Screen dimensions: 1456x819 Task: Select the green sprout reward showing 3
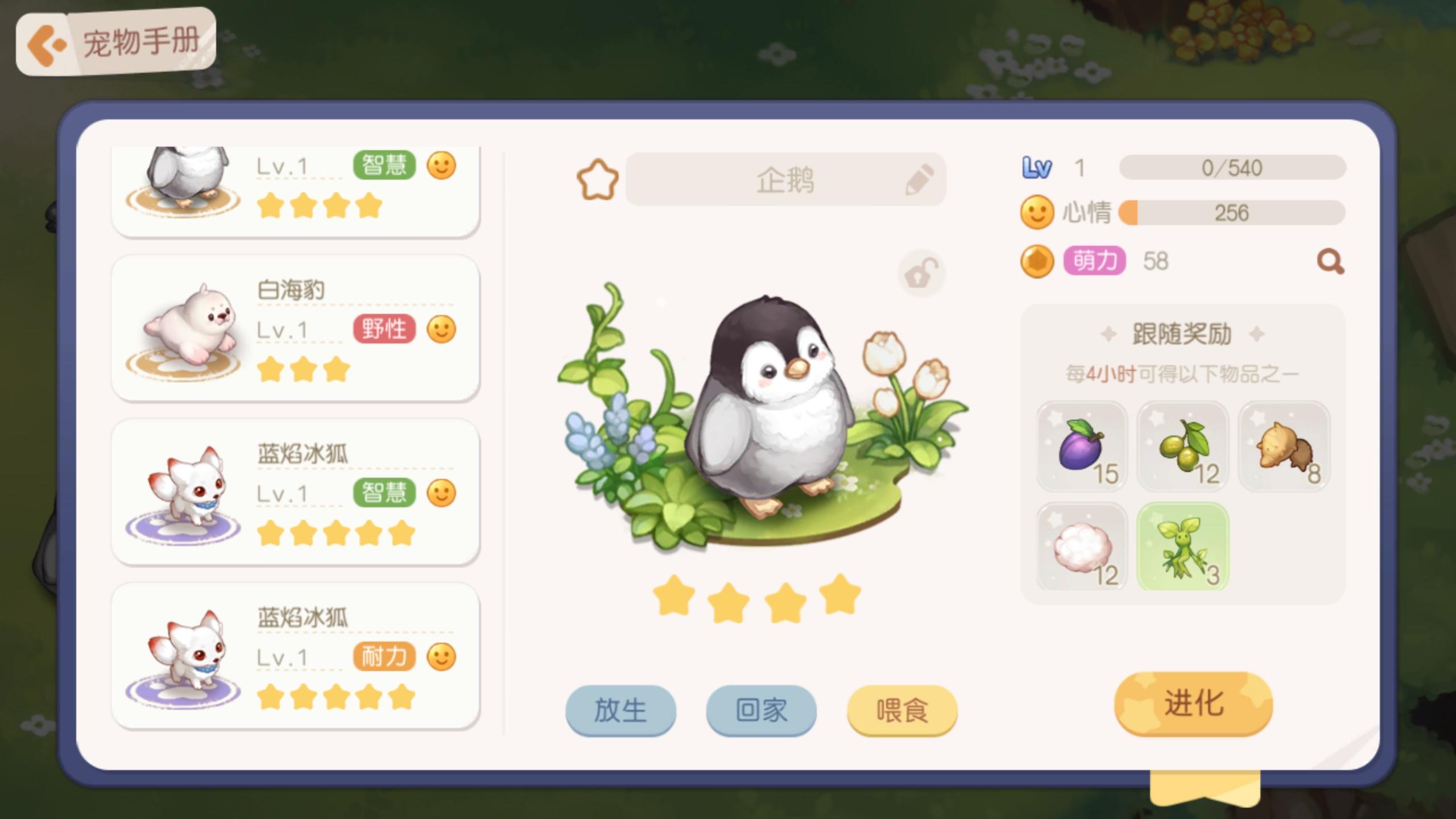tap(1182, 547)
